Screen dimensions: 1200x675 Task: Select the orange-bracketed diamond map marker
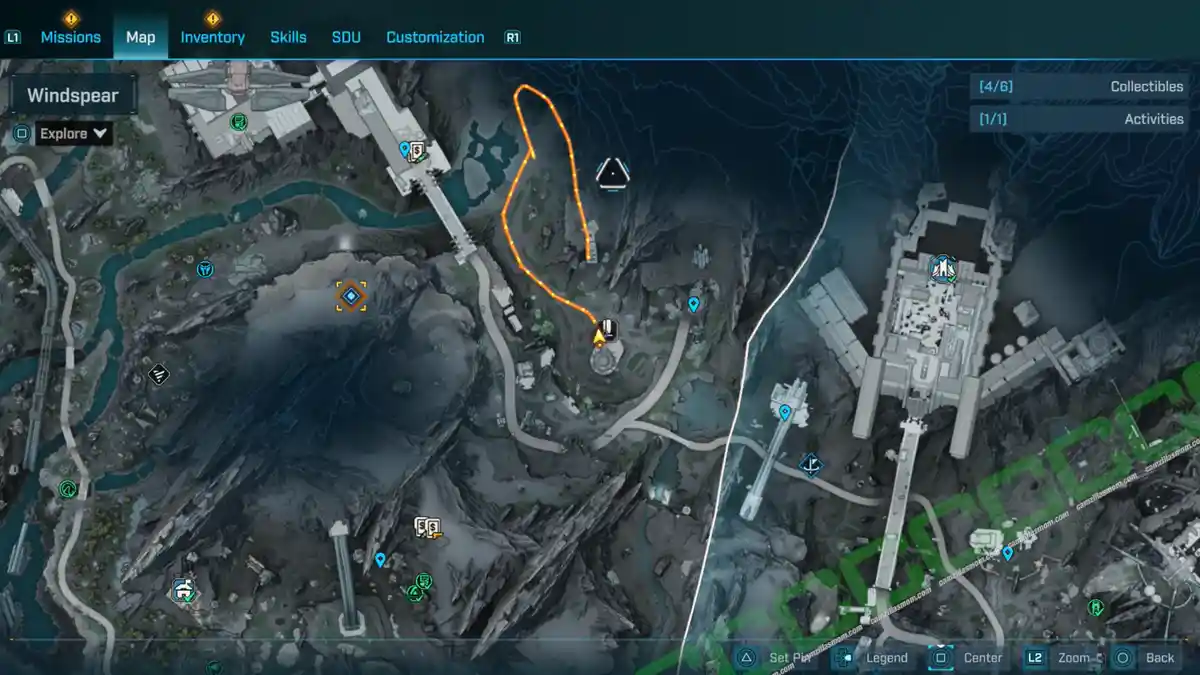click(x=351, y=296)
